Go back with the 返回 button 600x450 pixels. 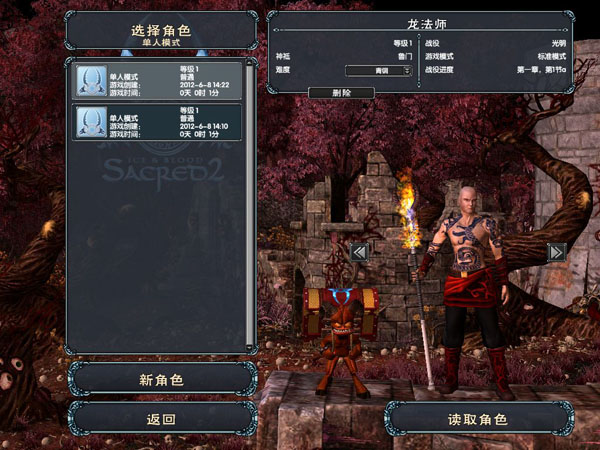pyautogui.click(x=161, y=419)
